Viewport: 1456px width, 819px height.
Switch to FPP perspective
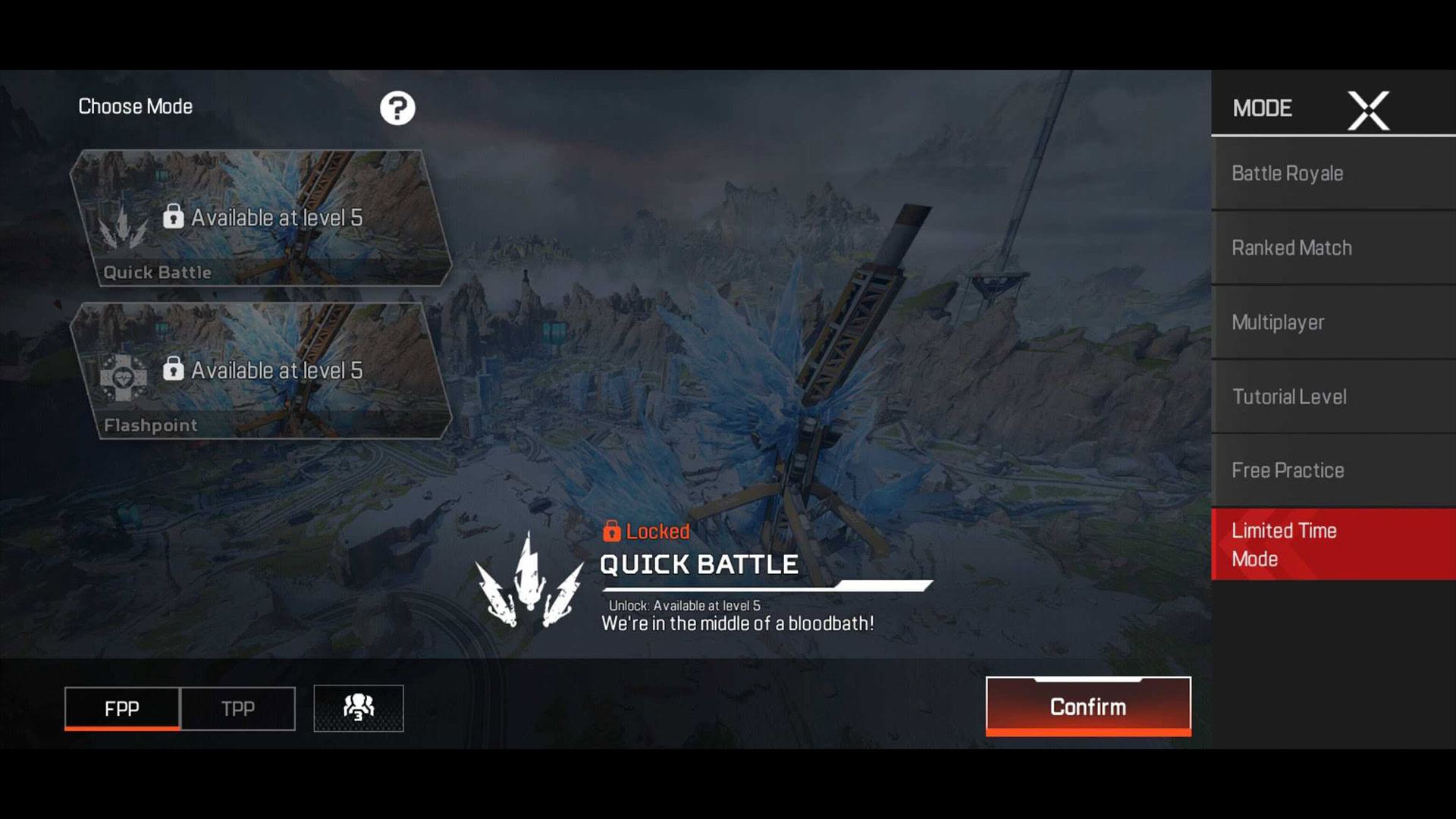[x=122, y=708]
